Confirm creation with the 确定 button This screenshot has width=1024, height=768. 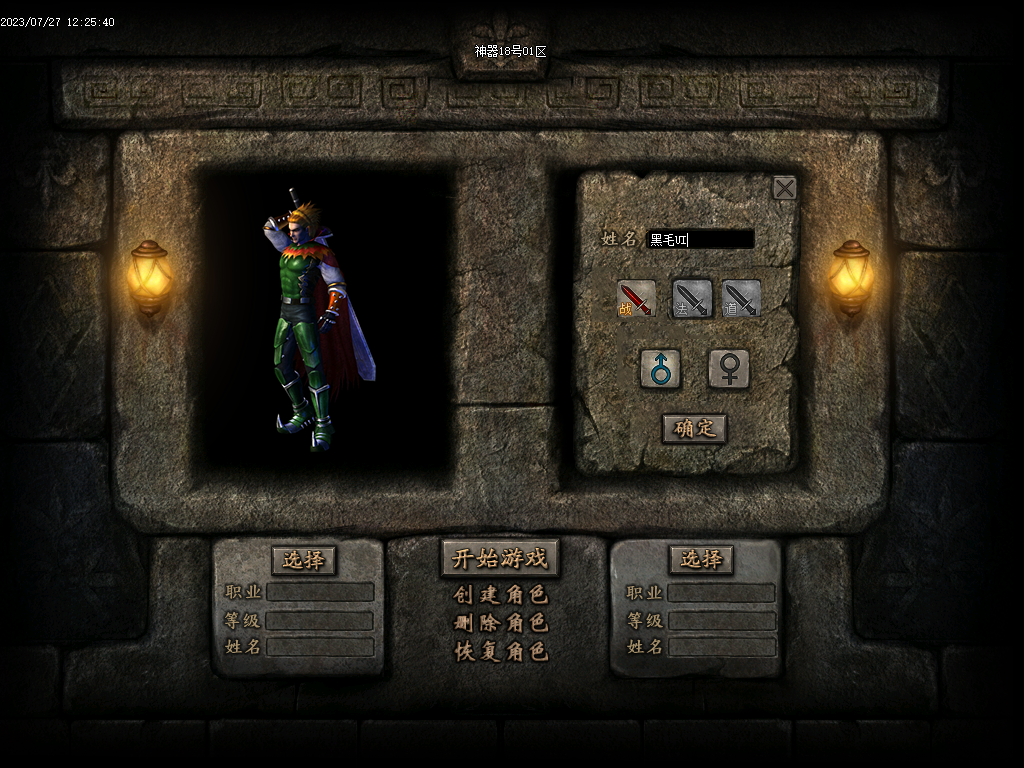695,428
